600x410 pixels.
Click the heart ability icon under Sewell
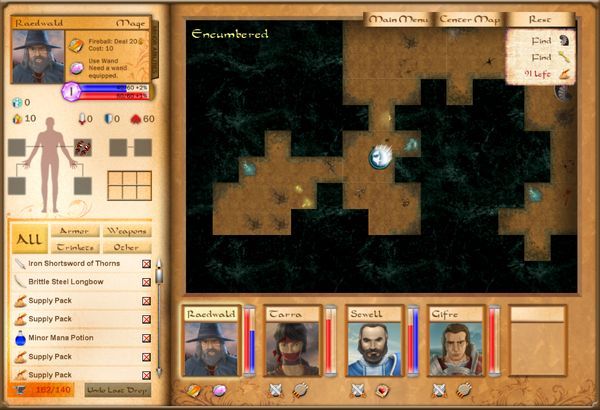pyautogui.click(x=381, y=390)
